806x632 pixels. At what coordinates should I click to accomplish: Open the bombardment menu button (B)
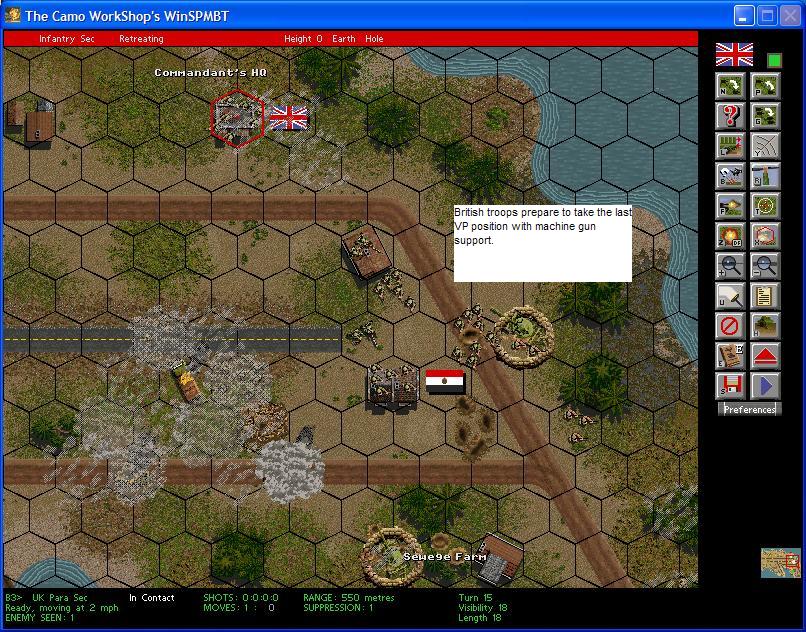(731, 176)
